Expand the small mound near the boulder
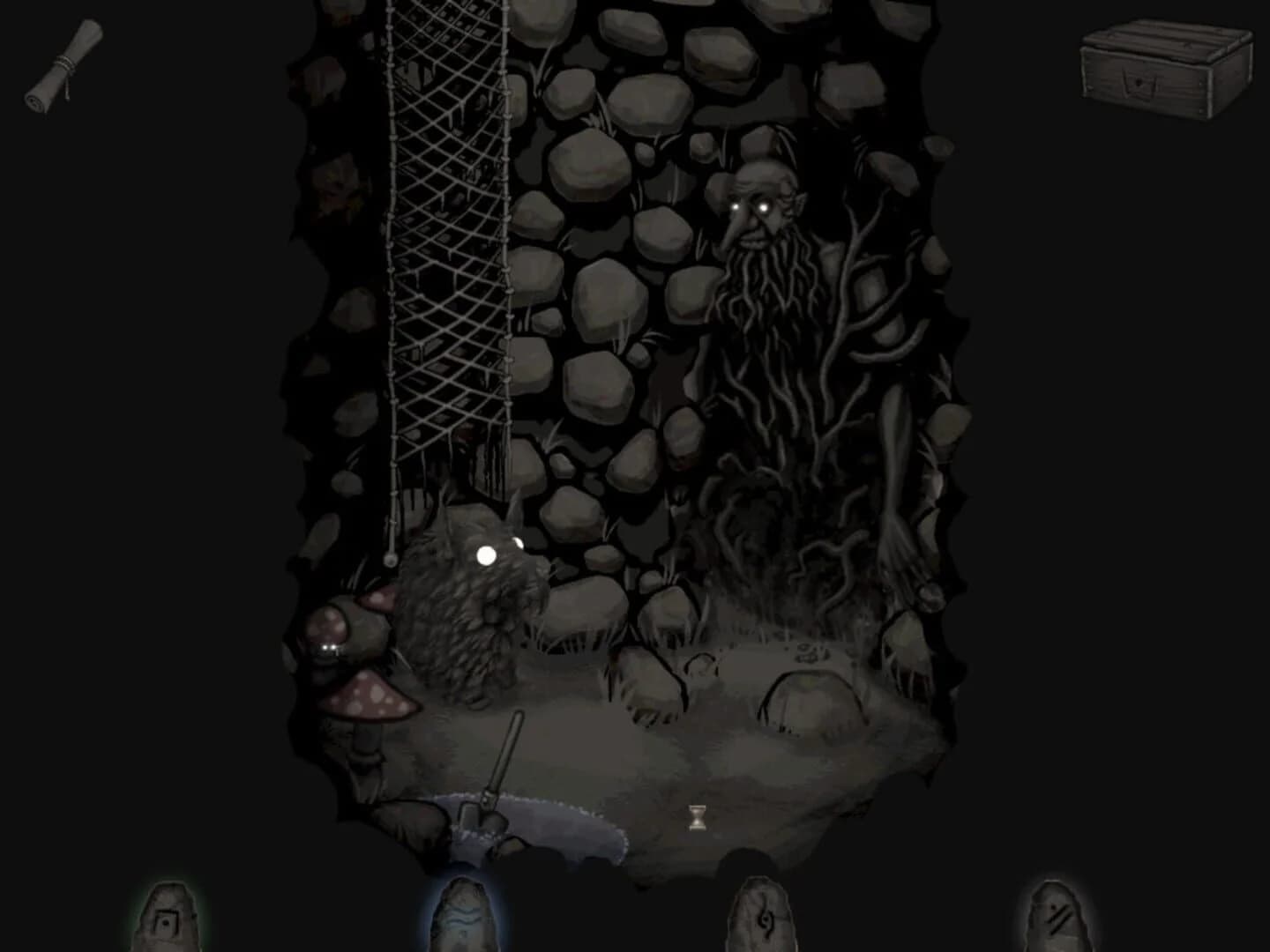This screenshot has width=1270, height=952. 701,667
